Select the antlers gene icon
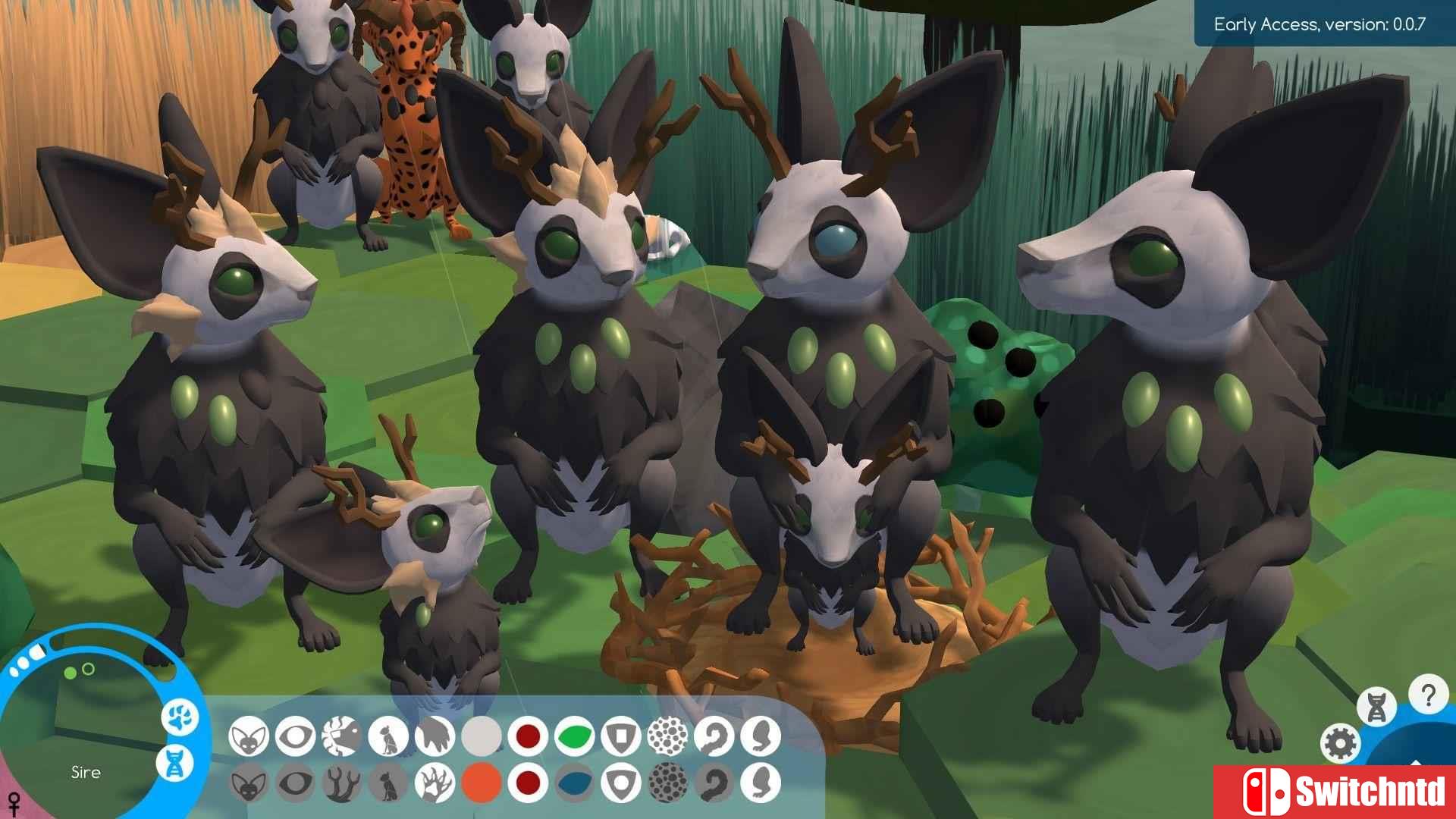The height and width of the screenshot is (819, 1456). point(341,783)
